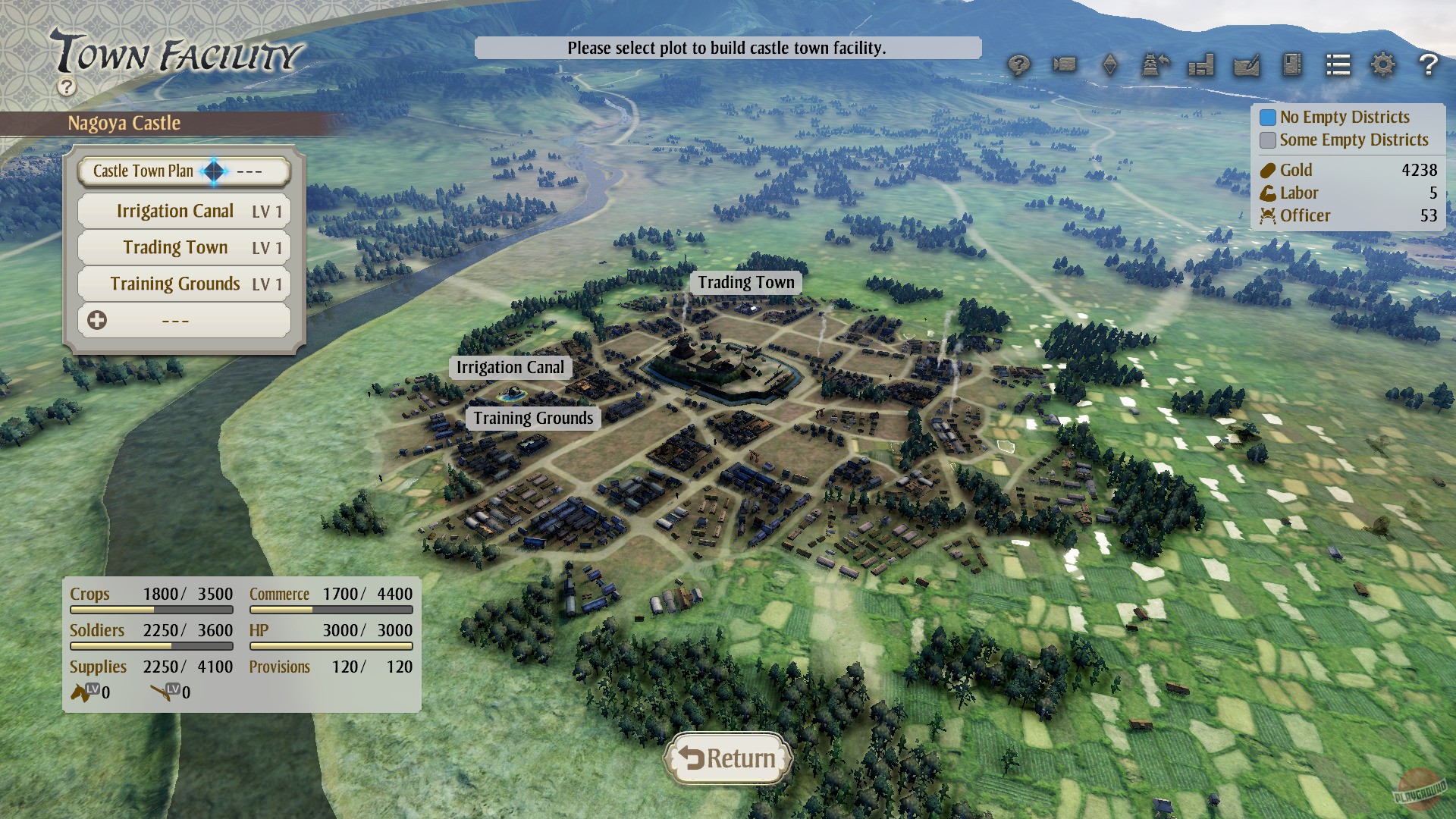The image size is (1456, 819).
Task: Select Trading Town LV 1 in the panel
Action: (x=183, y=247)
